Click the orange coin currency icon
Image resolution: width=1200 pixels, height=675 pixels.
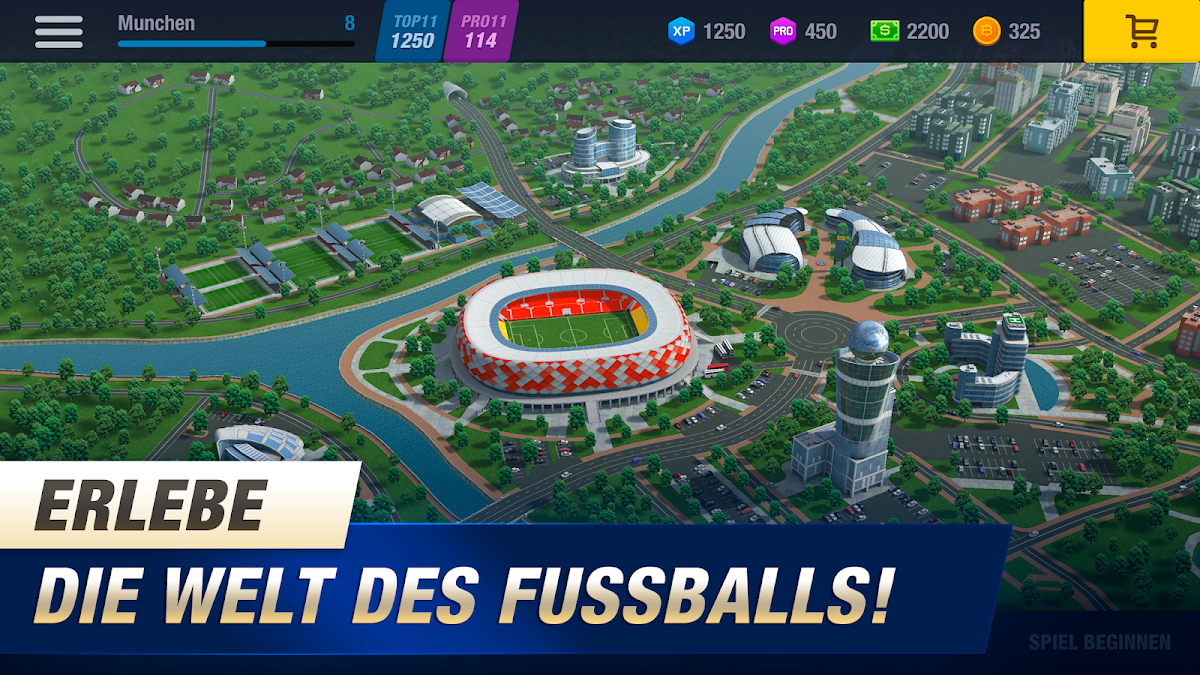986,31
